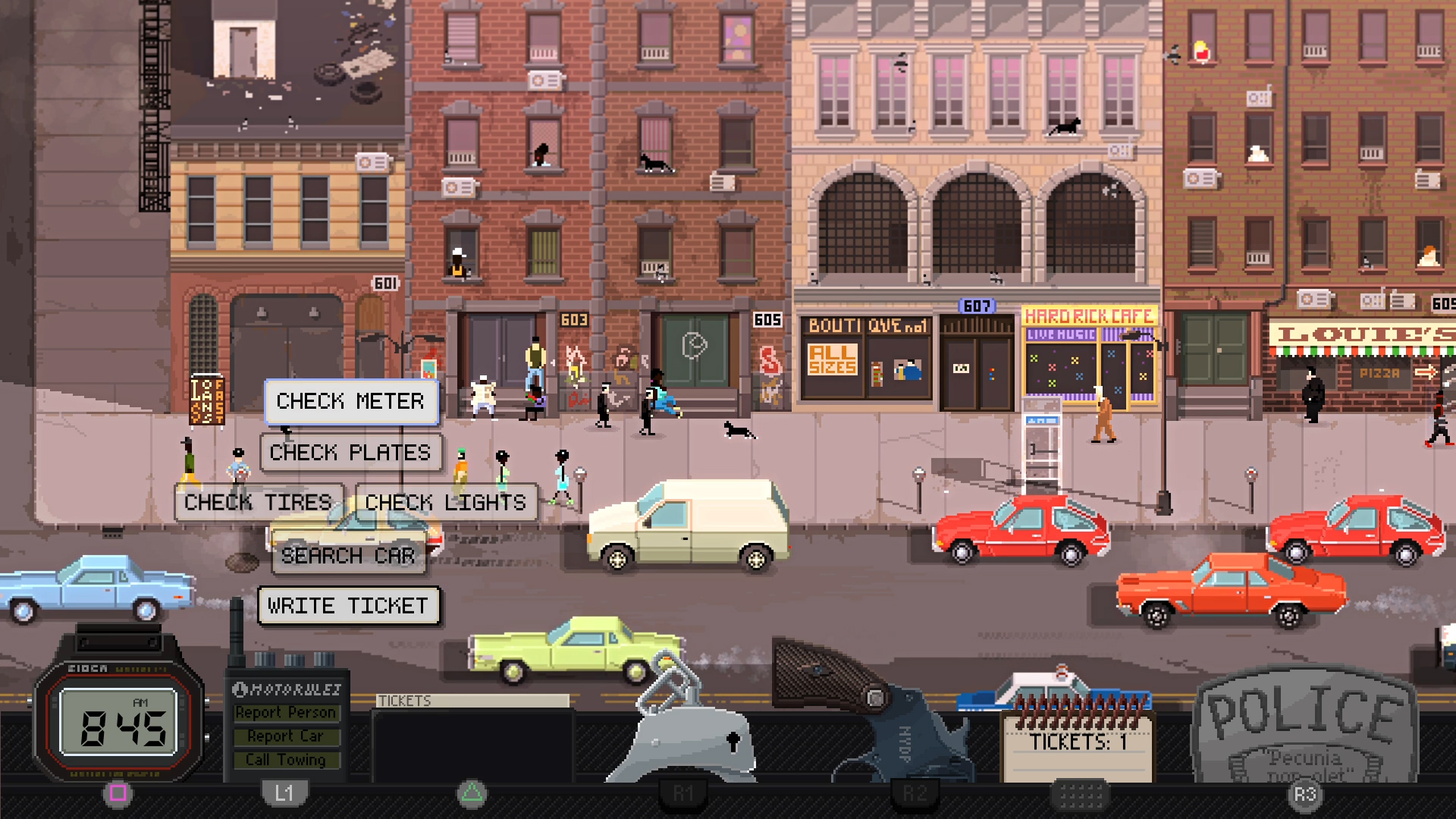
Task: Choose Check Plates from the action menu
Action: click(x=350, y=453)
